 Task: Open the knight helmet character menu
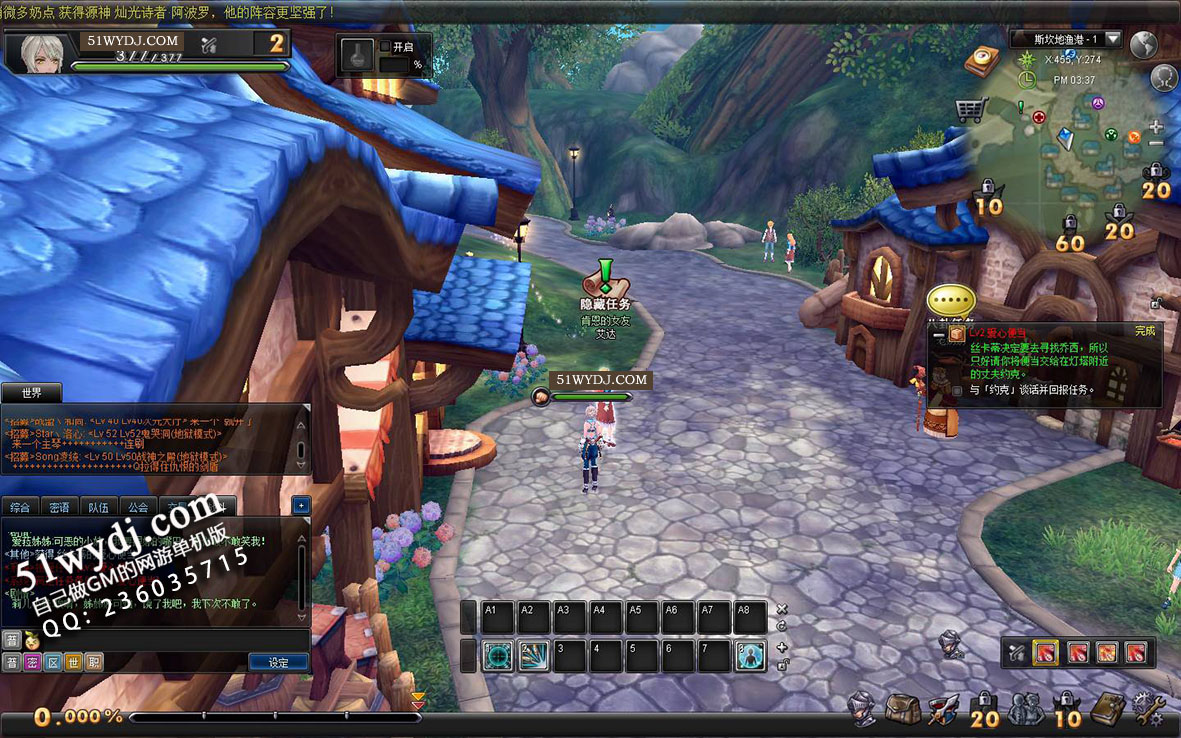861,709
